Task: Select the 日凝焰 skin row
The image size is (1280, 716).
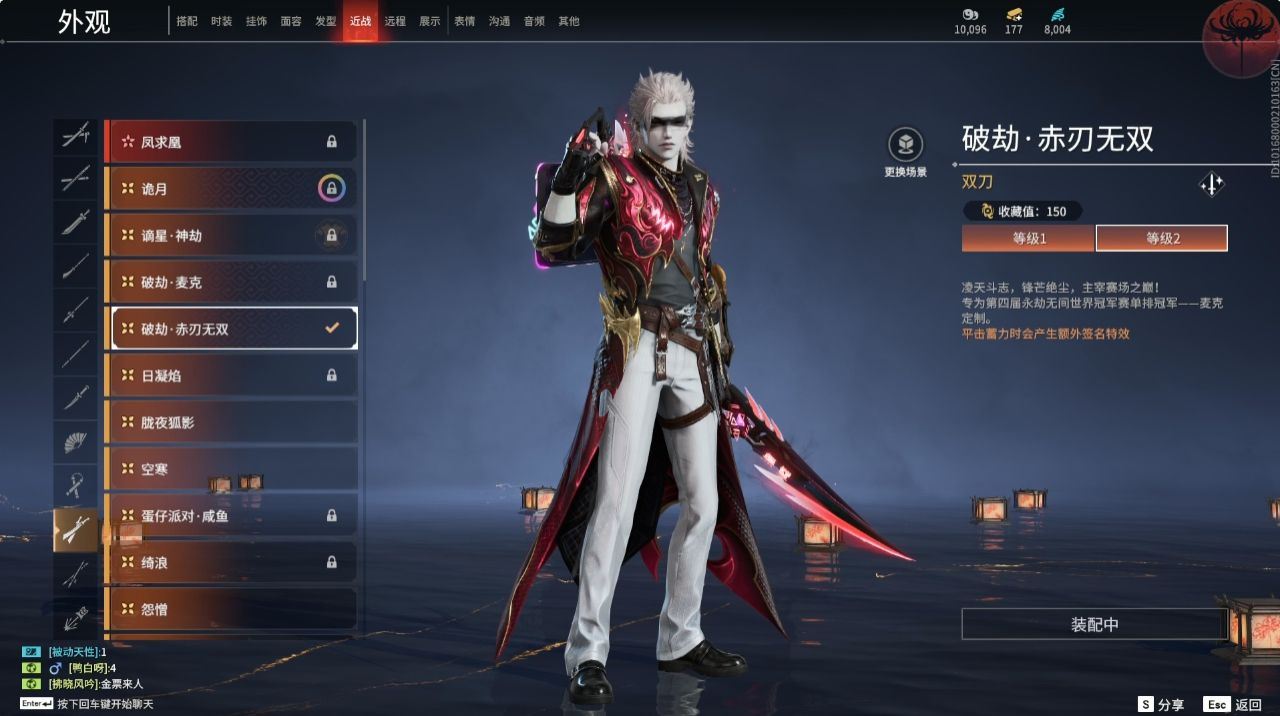Action: click(x=231, y=376)
